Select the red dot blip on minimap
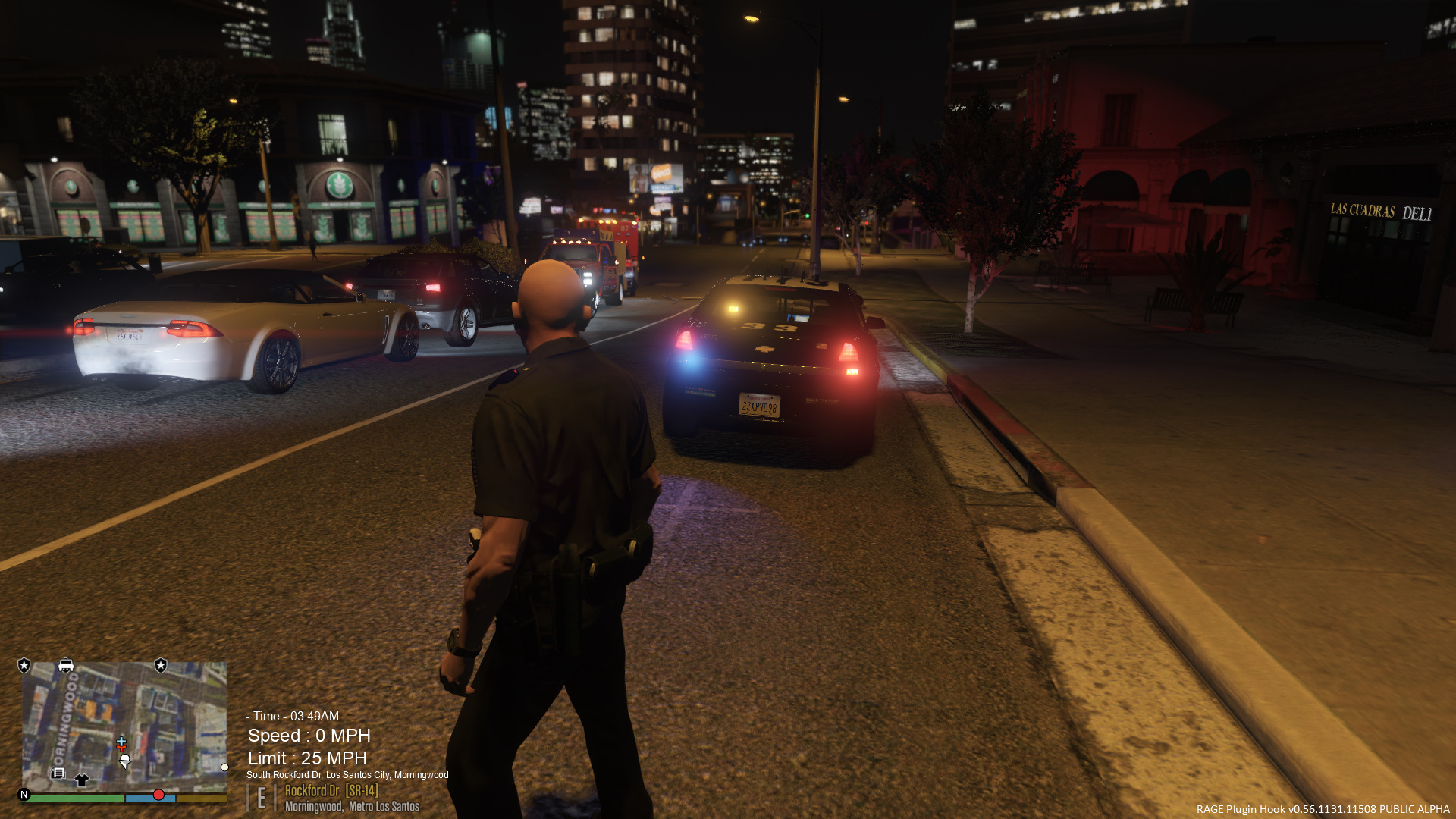This screenshot has width=1456, height=819. (158, 795)
